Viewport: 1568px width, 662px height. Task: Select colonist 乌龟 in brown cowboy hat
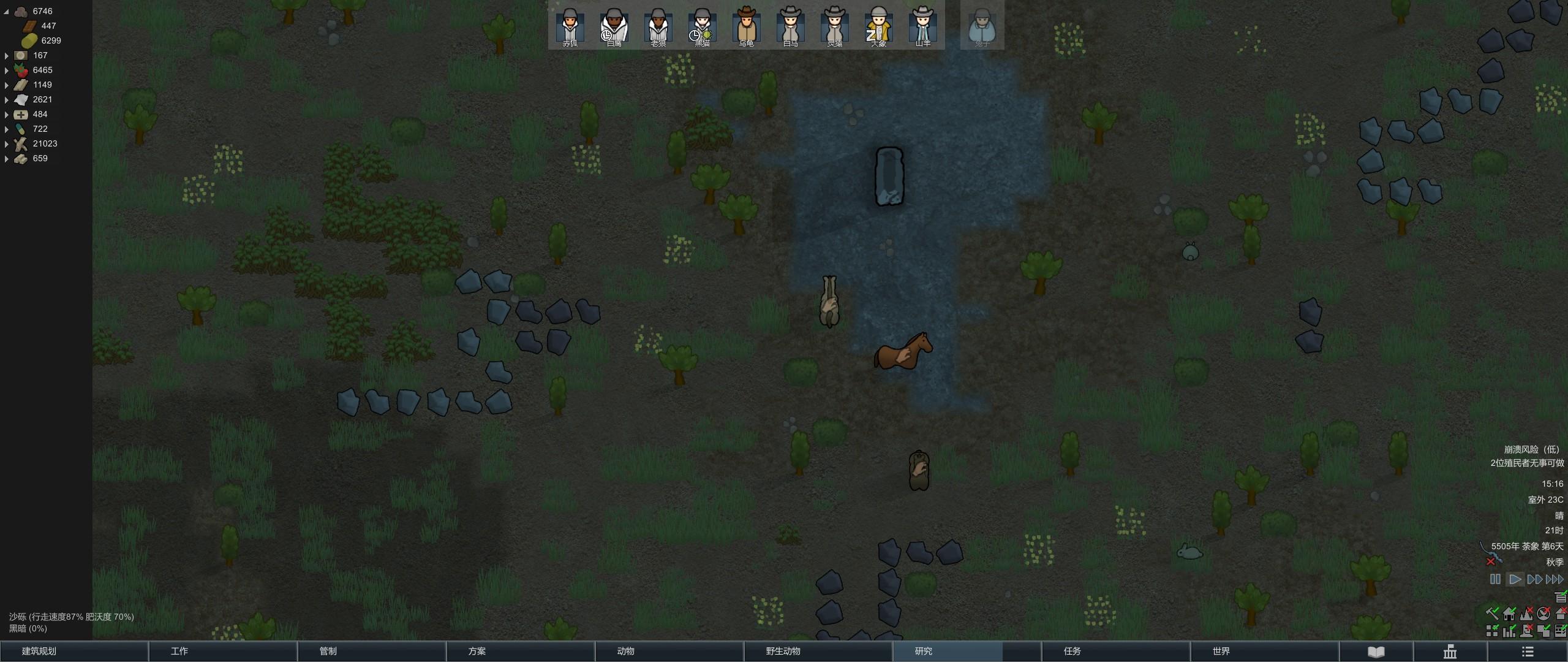(746, 26)
